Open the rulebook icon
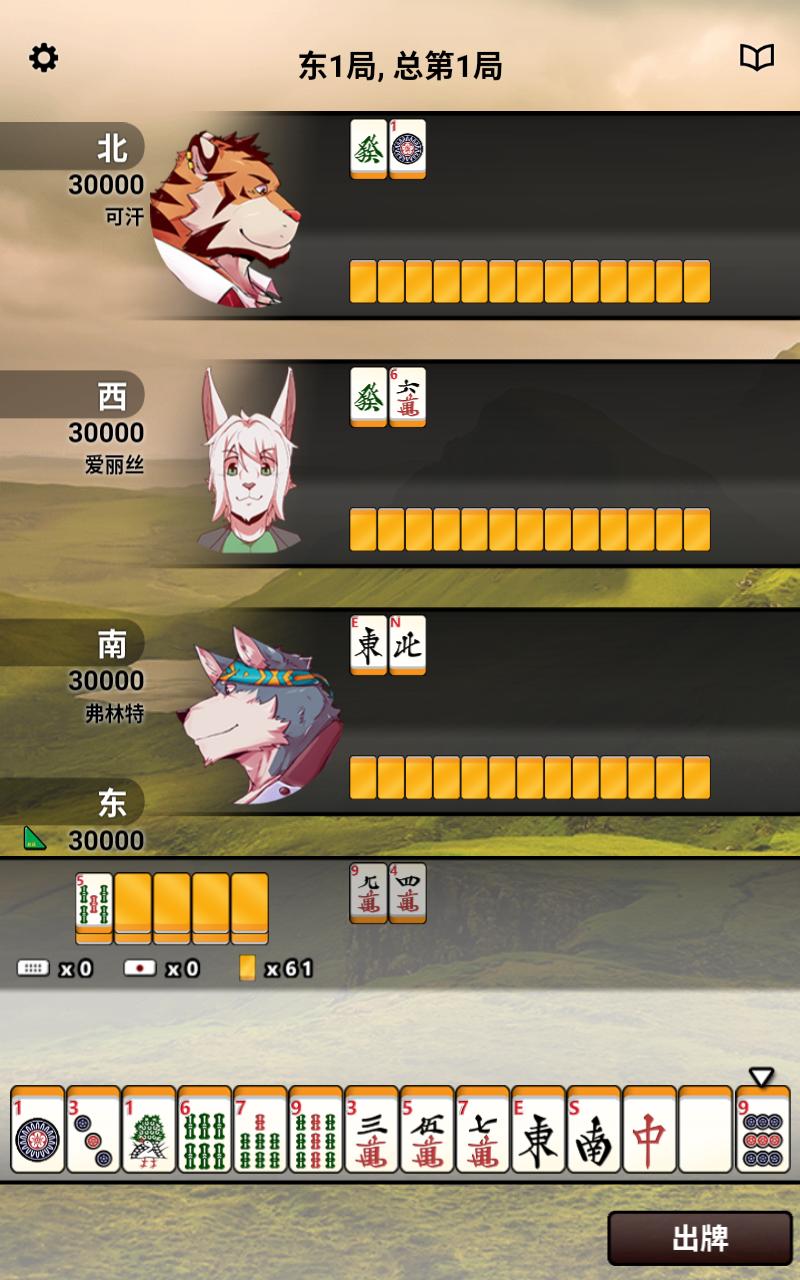The height and width of the screenshot is (1280, 800). click(x=757, y=58)
